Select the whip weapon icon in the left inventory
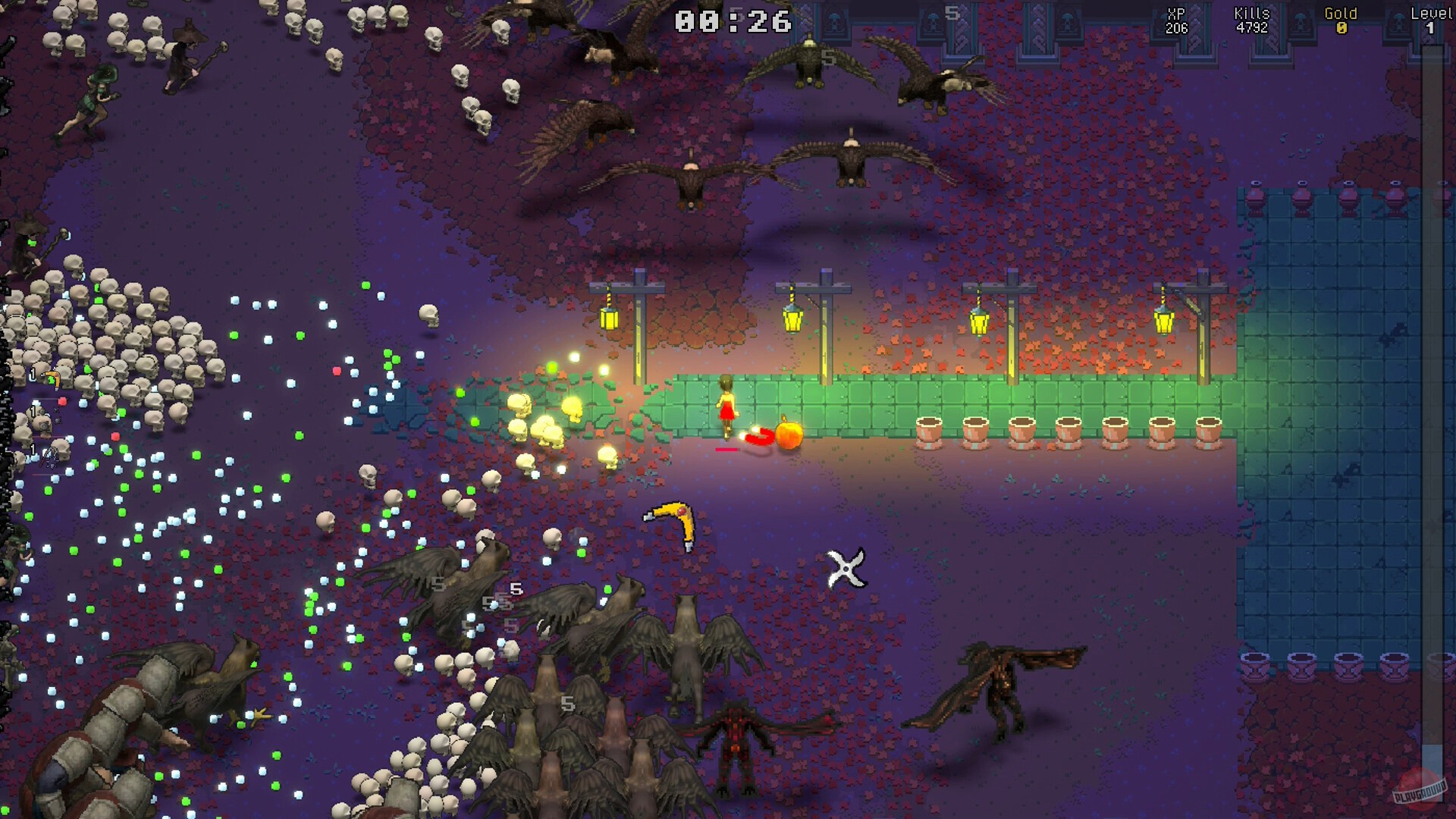Image resolution: width=1456 pixels, height=819 pixels. [x=49, y=457]
